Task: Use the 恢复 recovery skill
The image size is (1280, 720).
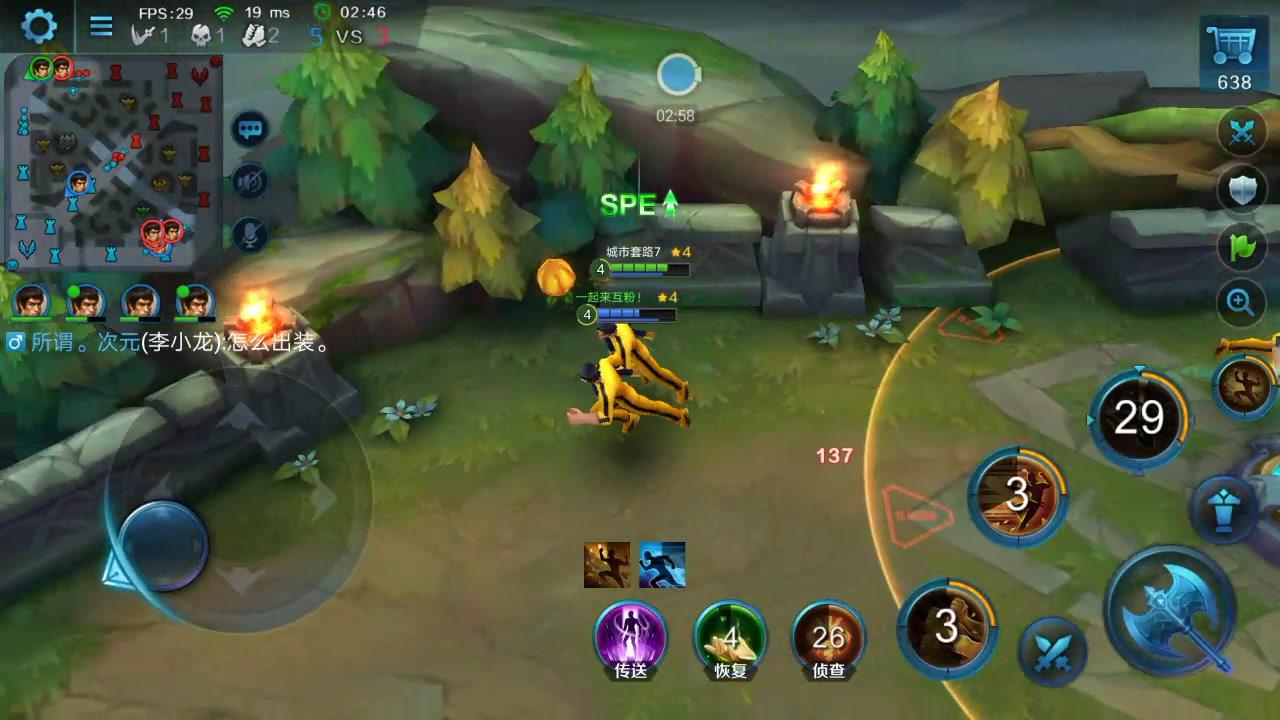Action: click(731, 636)
